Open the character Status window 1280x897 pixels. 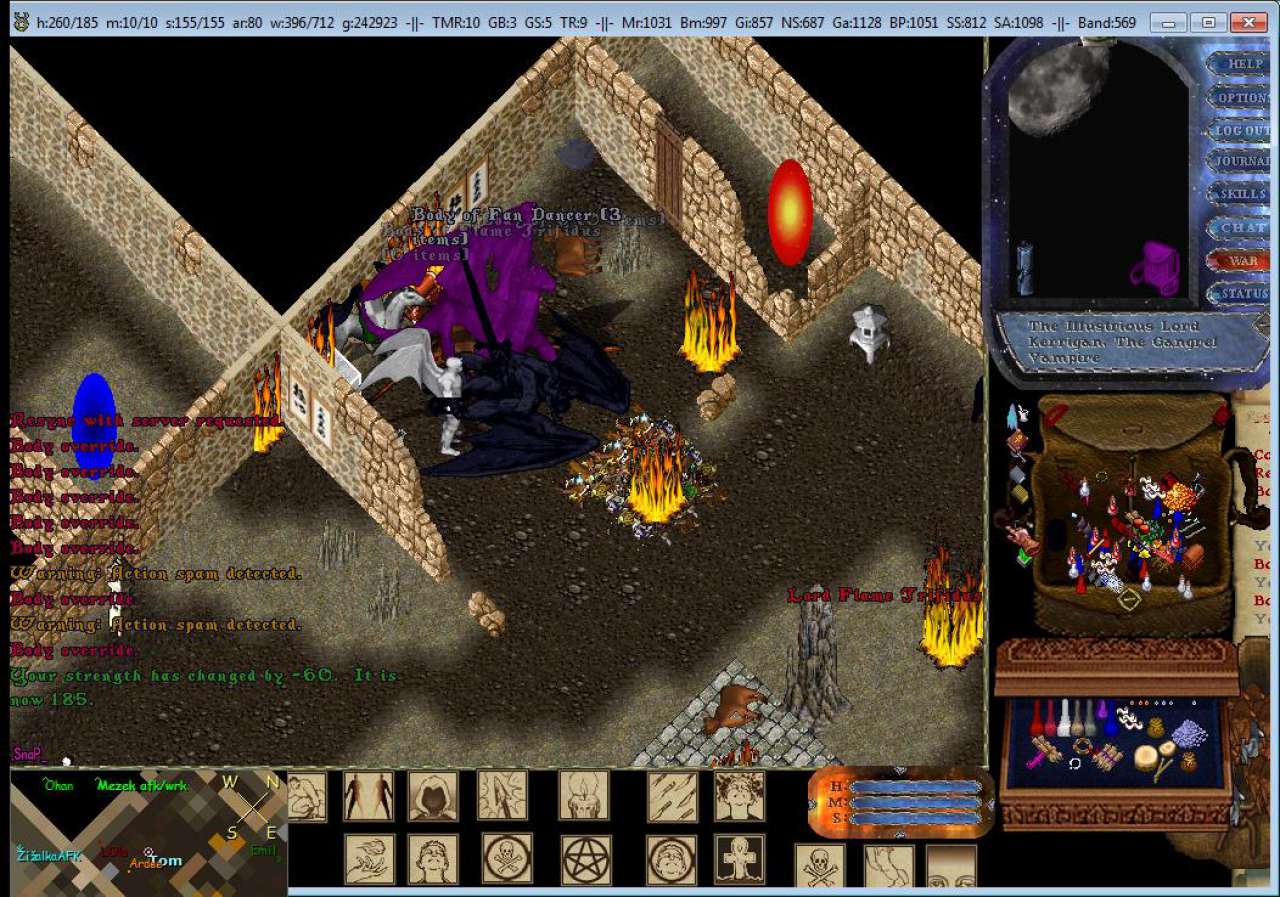point(1242,294)
